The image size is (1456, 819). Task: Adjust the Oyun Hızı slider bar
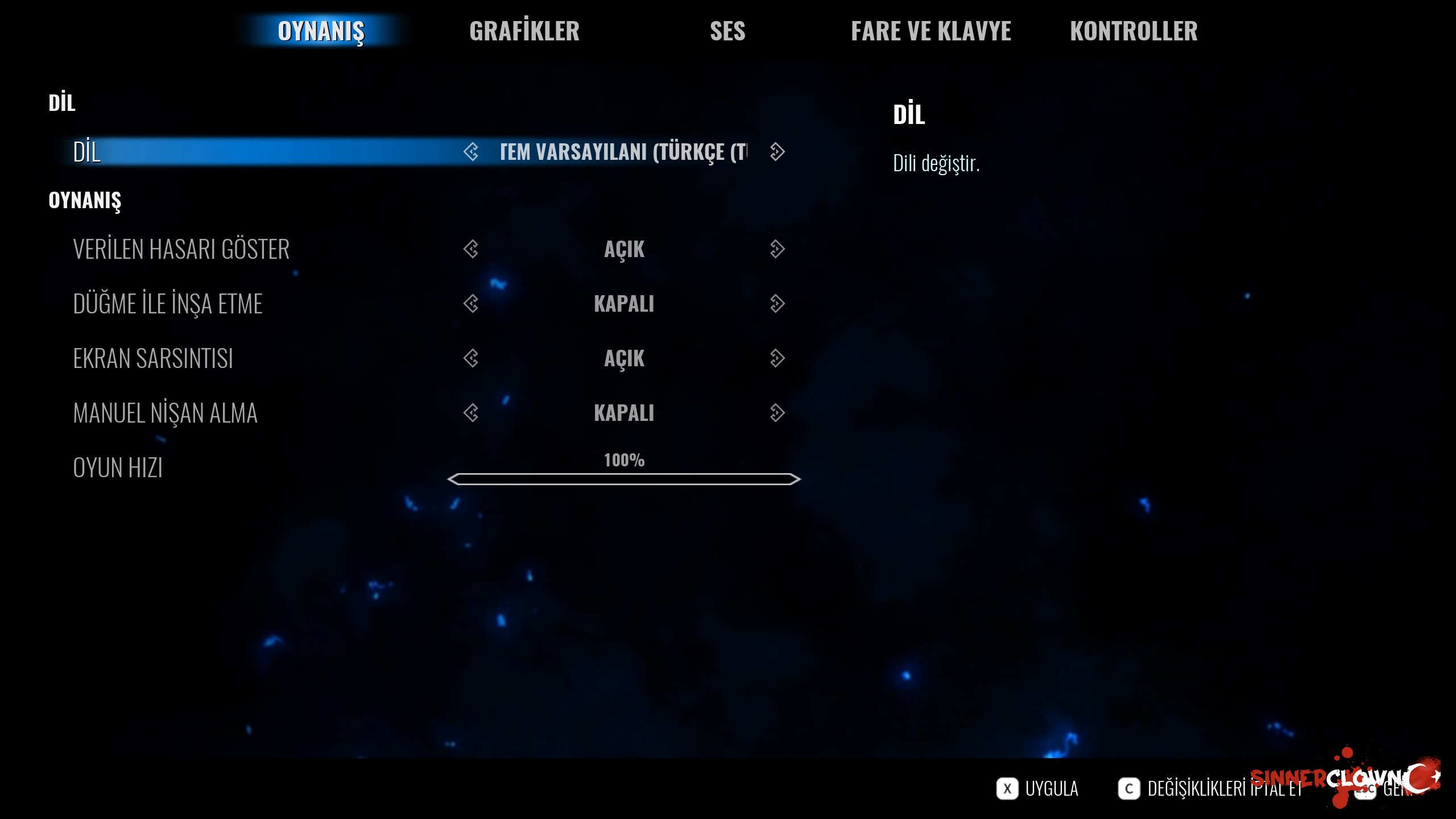coord(624,479)
